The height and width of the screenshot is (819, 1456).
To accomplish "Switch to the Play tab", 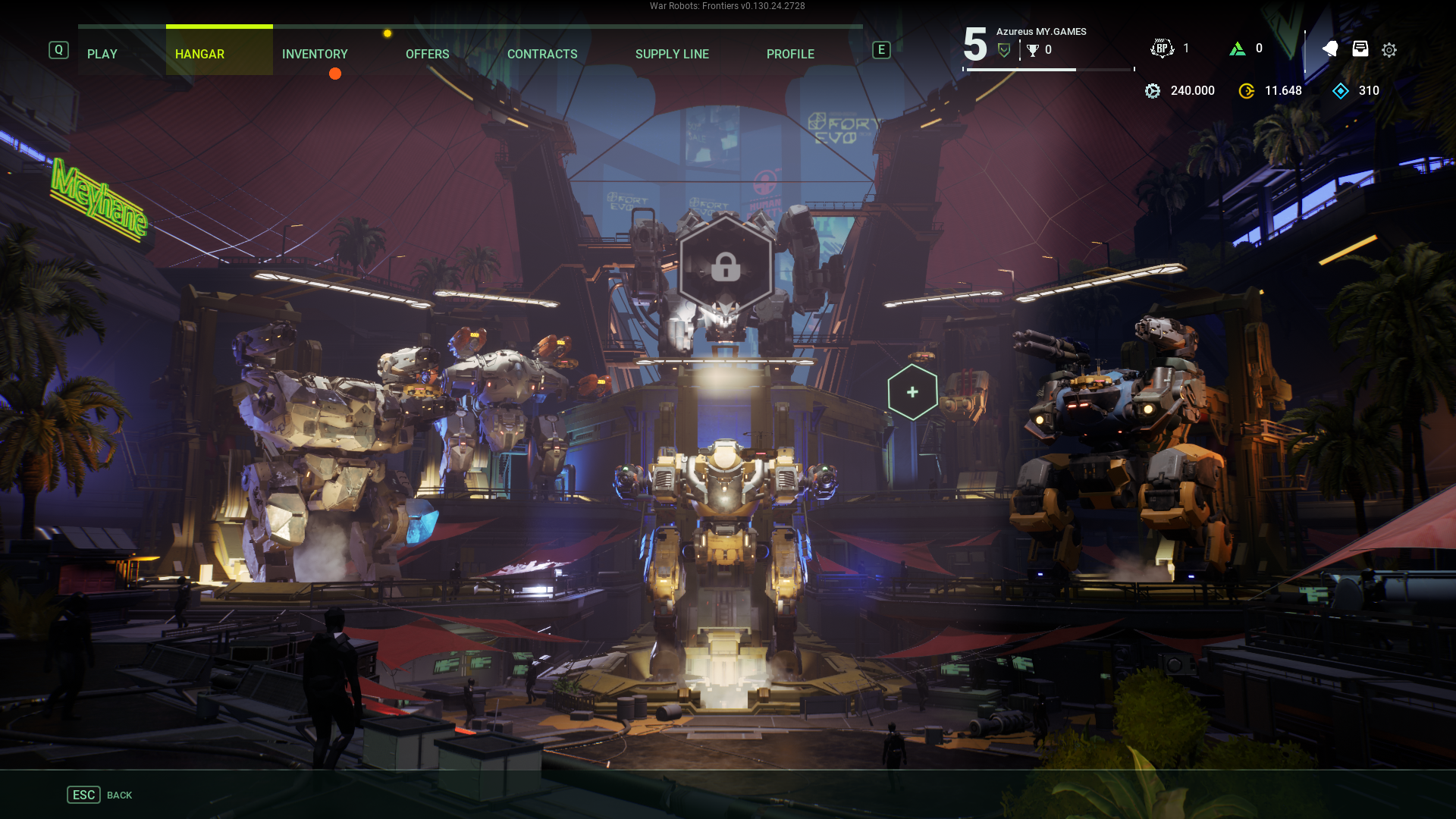I will 102,54.
